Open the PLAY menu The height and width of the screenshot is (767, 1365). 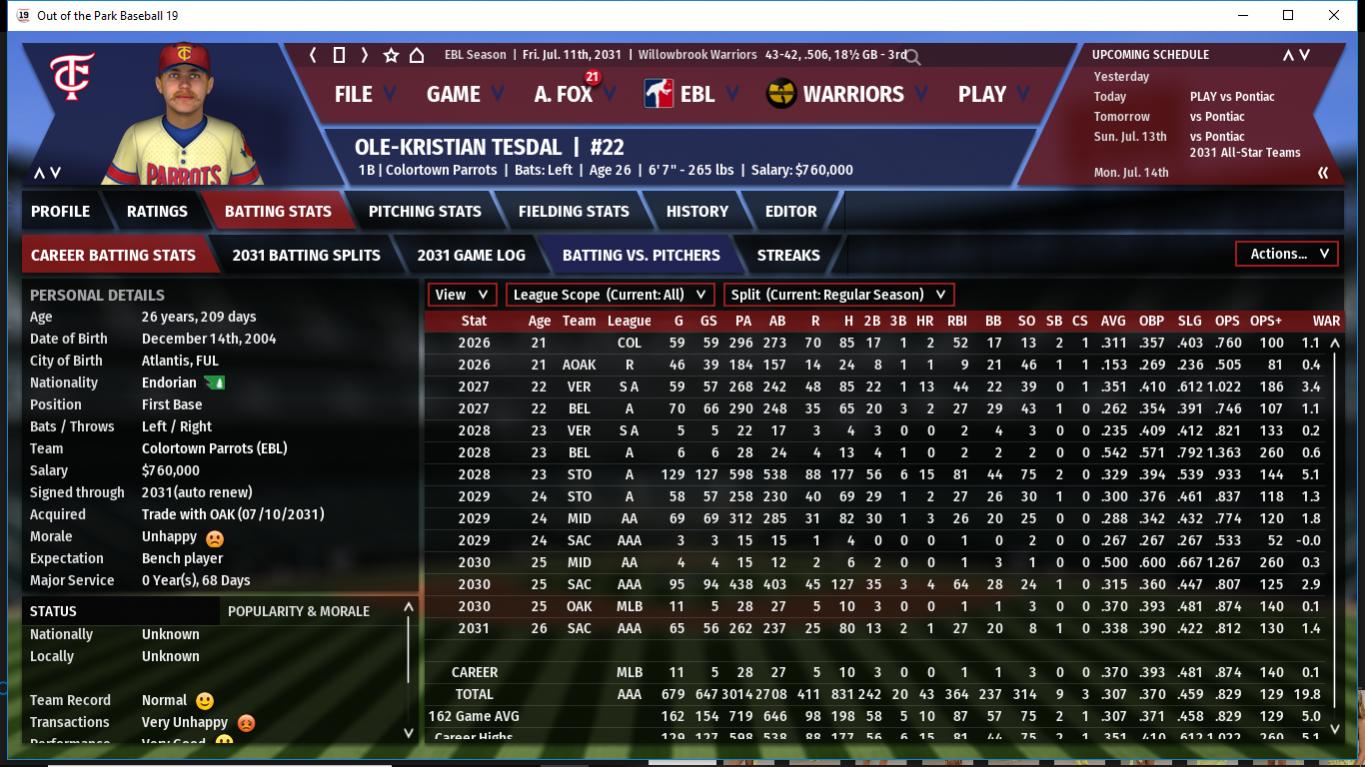click(982, 94)
